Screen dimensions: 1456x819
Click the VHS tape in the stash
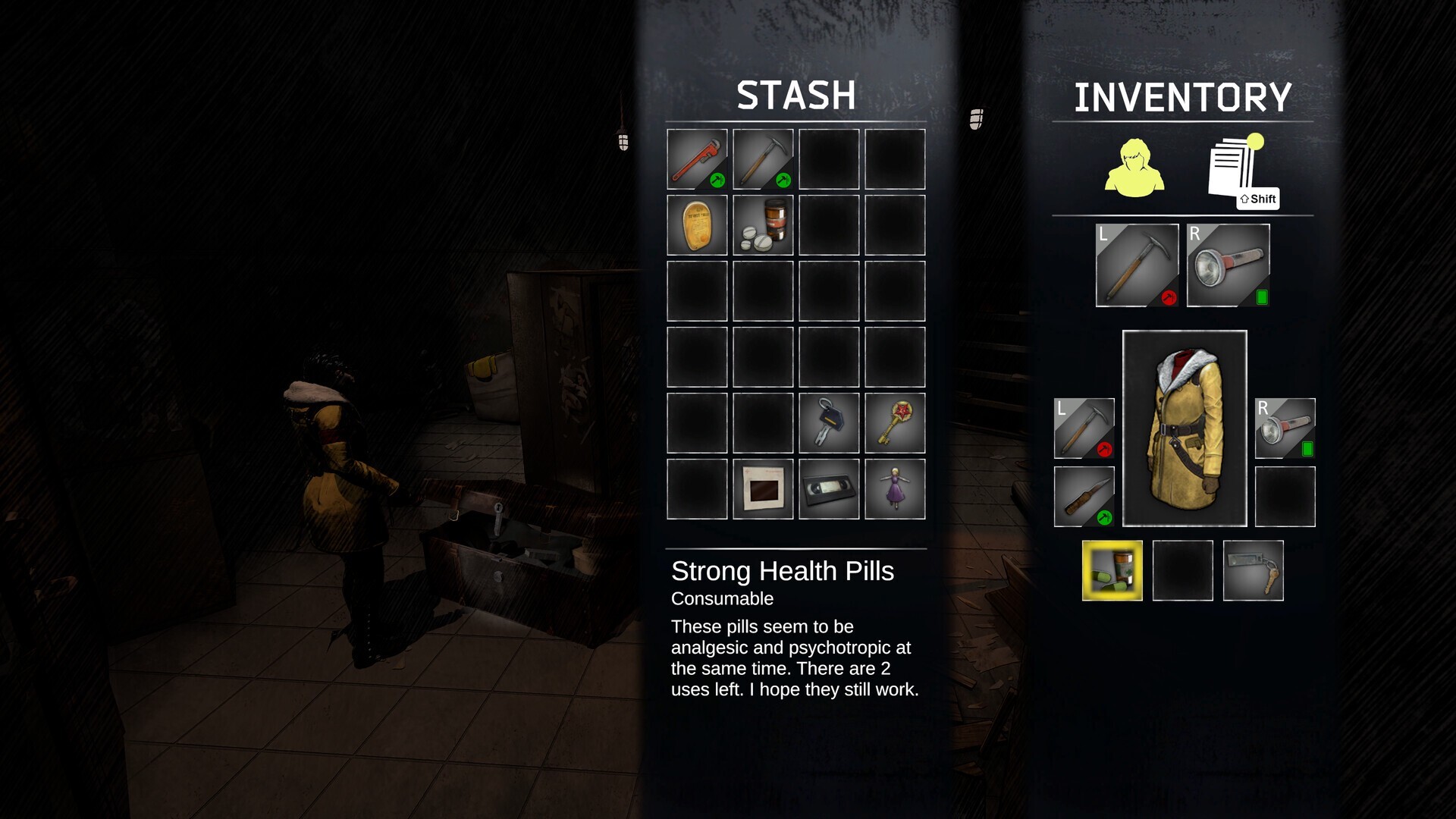point(828,488)
